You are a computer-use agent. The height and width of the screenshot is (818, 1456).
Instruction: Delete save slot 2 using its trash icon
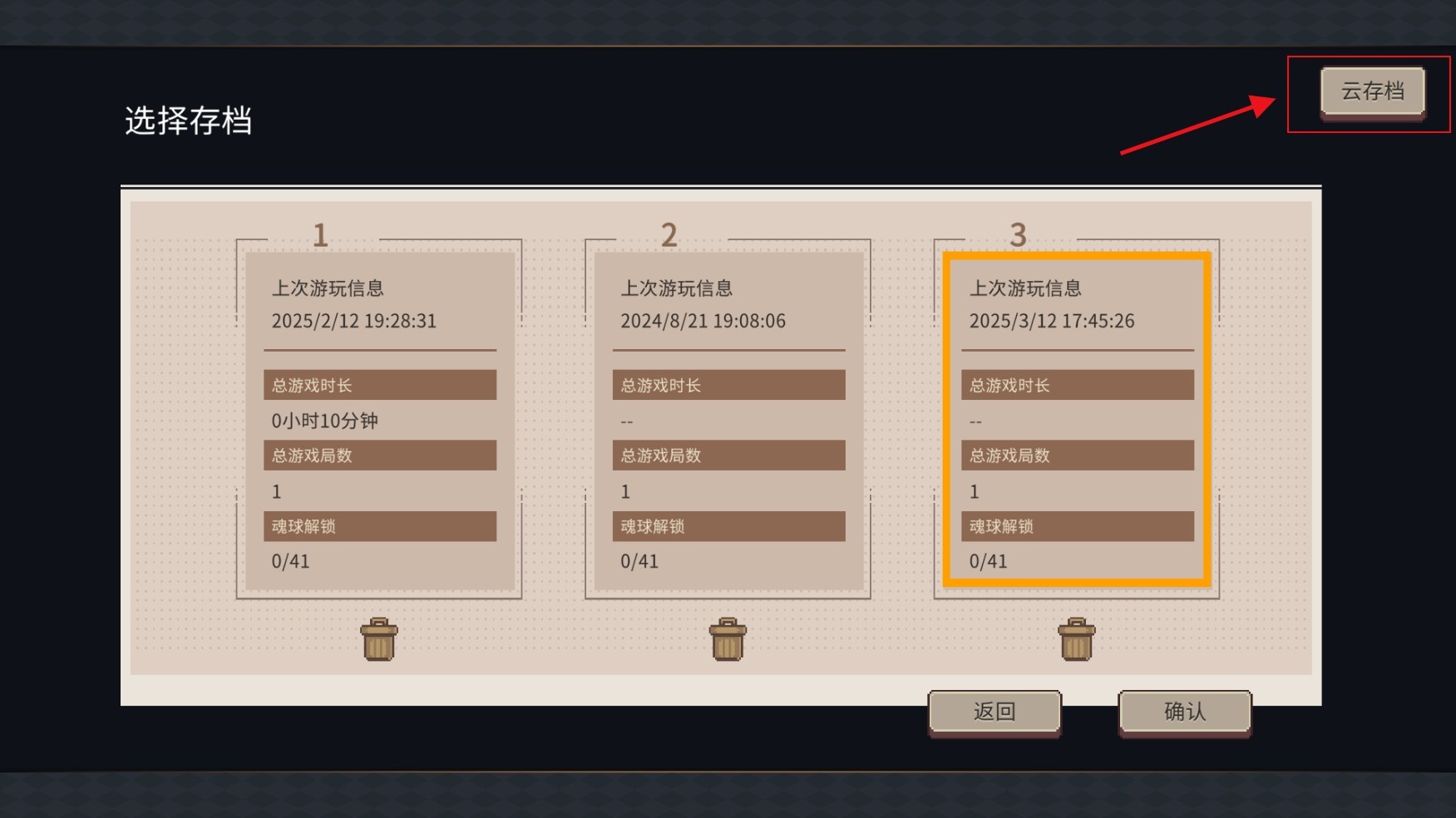[x=728, y=638]
